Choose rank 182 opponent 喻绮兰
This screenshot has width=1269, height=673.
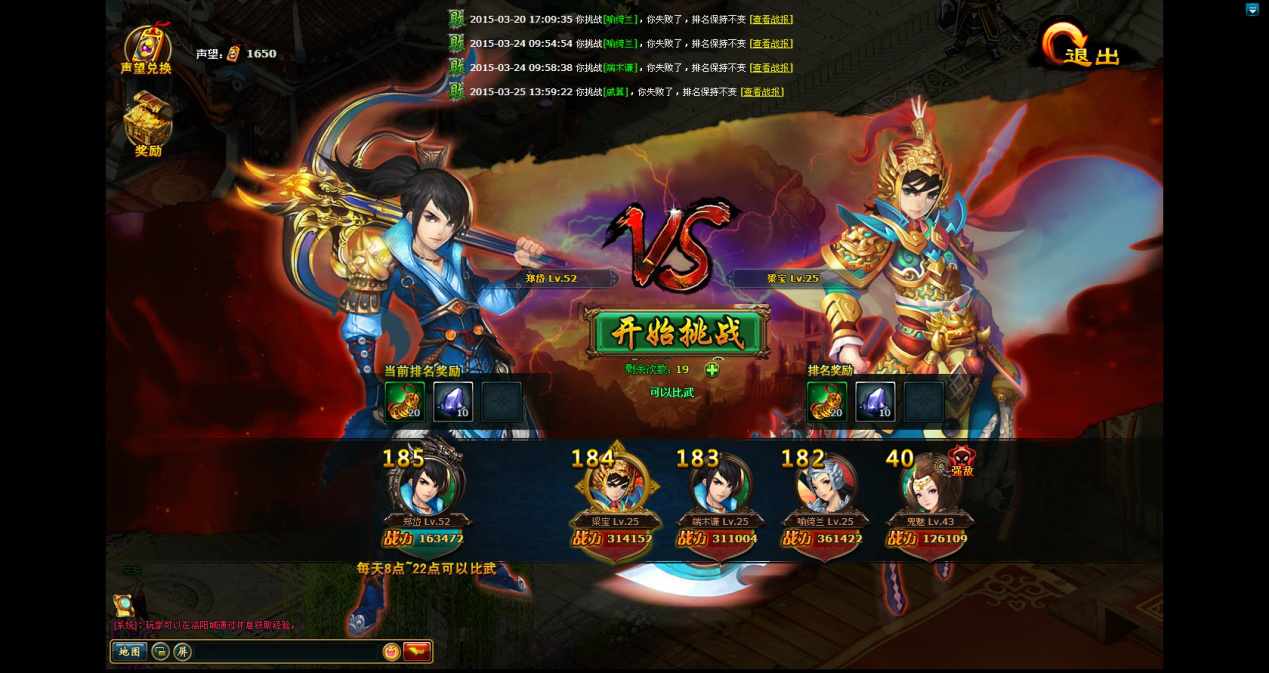[824, 489]
